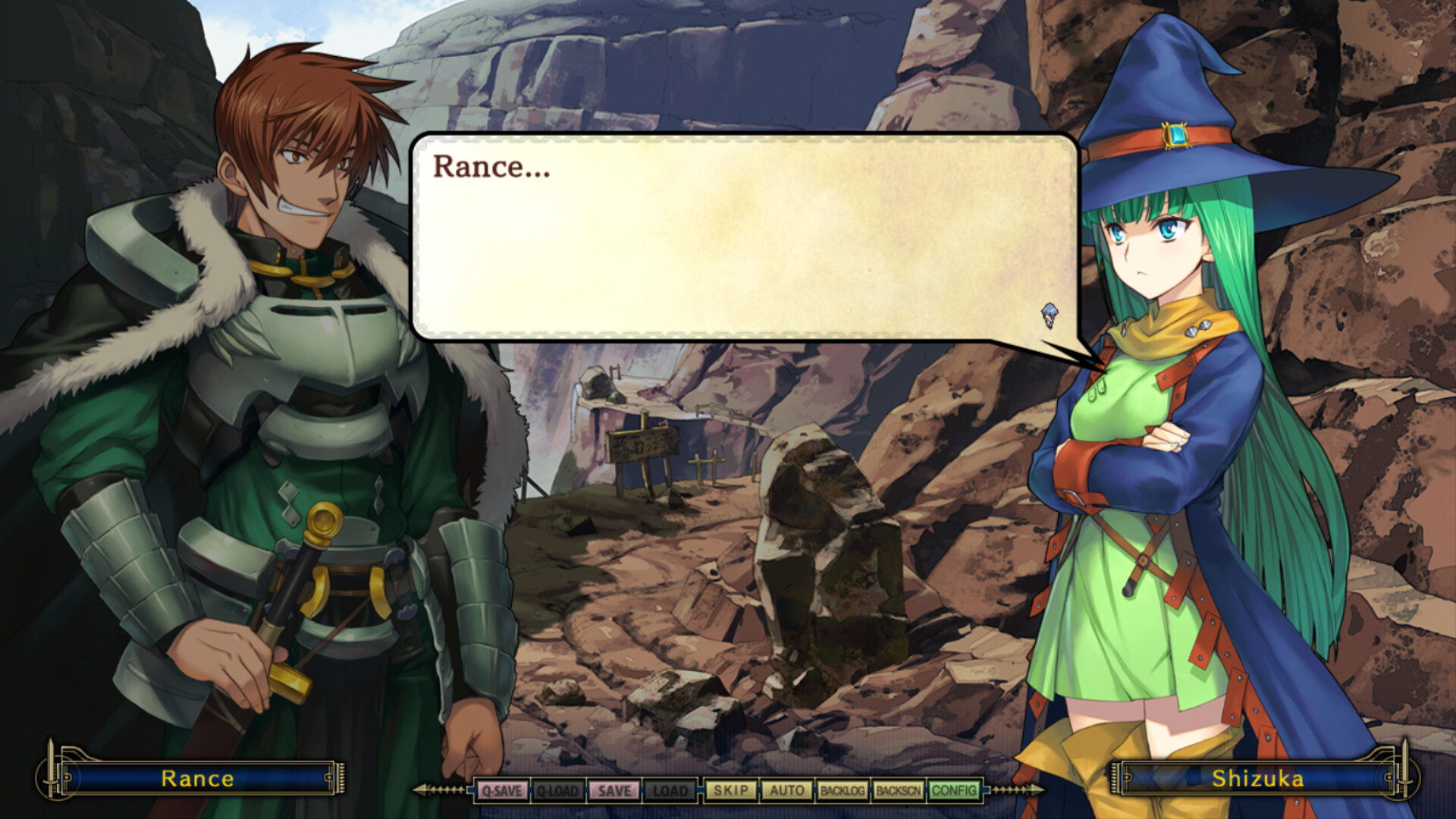Open the BACKSCN scene viewer
This screenshot has width=1456, height=819.
click(899, 790)
